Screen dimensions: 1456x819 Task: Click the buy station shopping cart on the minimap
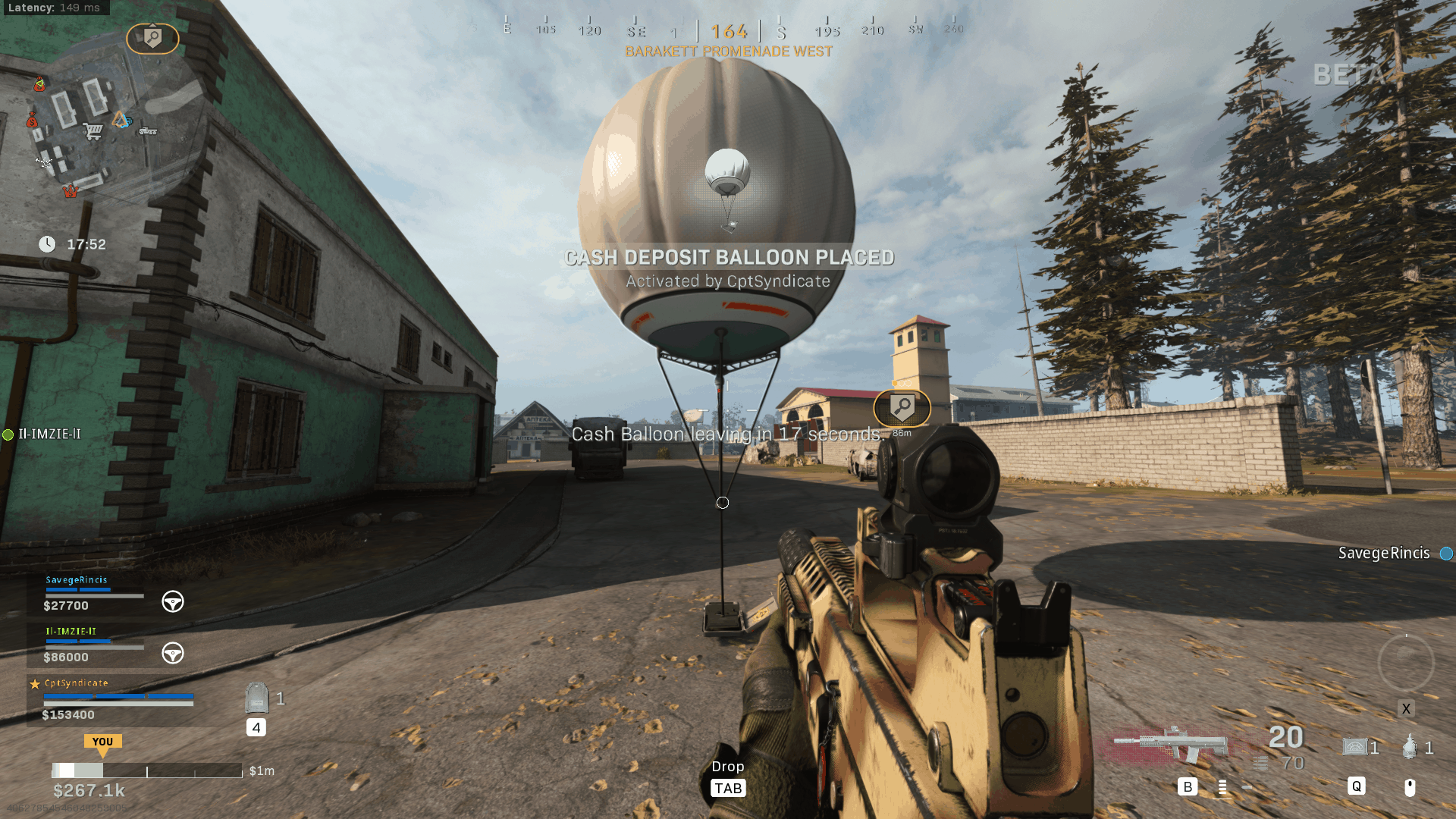tap(93, 131)
